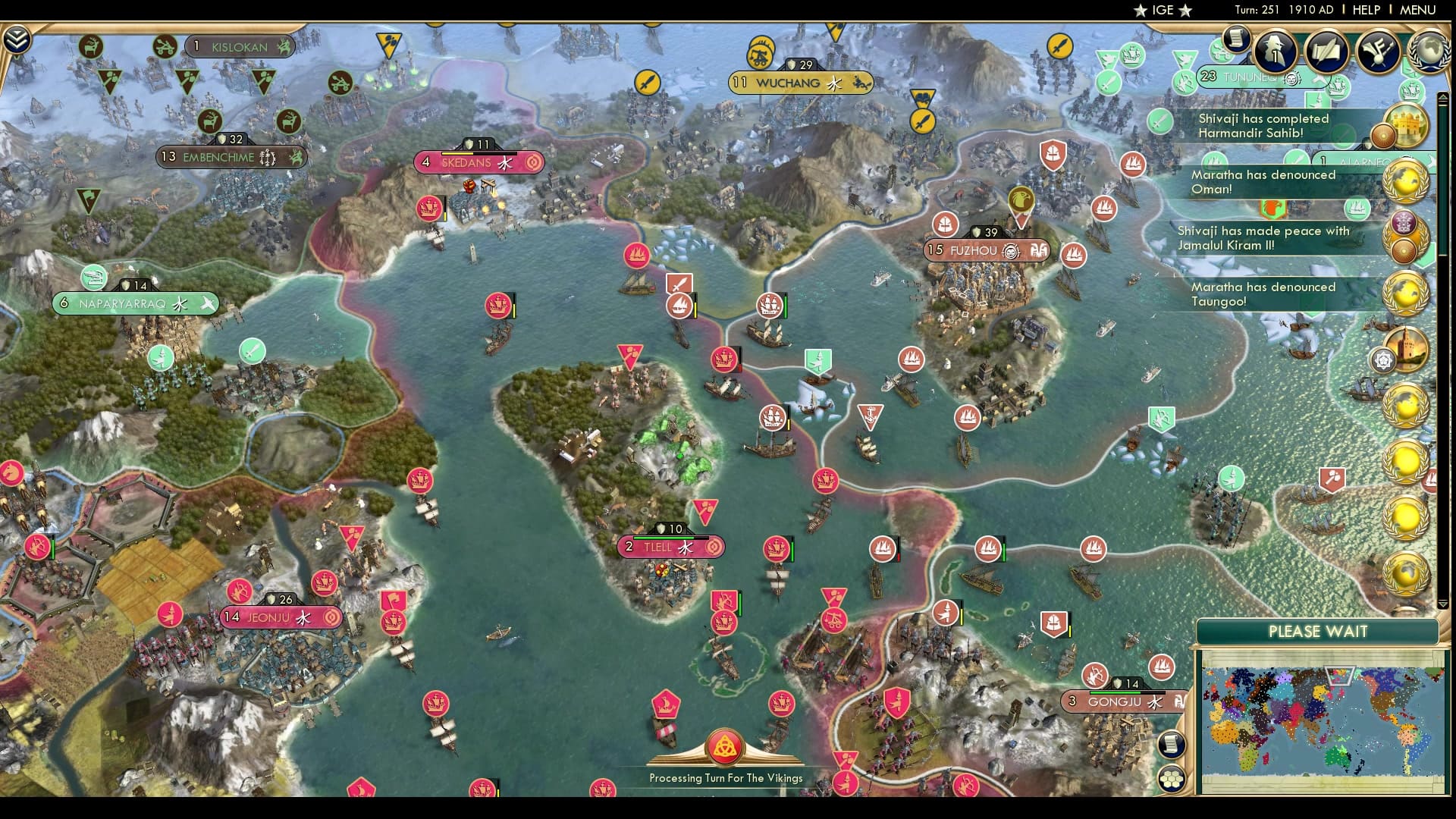This screenshot has height=819, width=1456.
Task: Click a gold World Congress notification bubble
Action: 1407,181
